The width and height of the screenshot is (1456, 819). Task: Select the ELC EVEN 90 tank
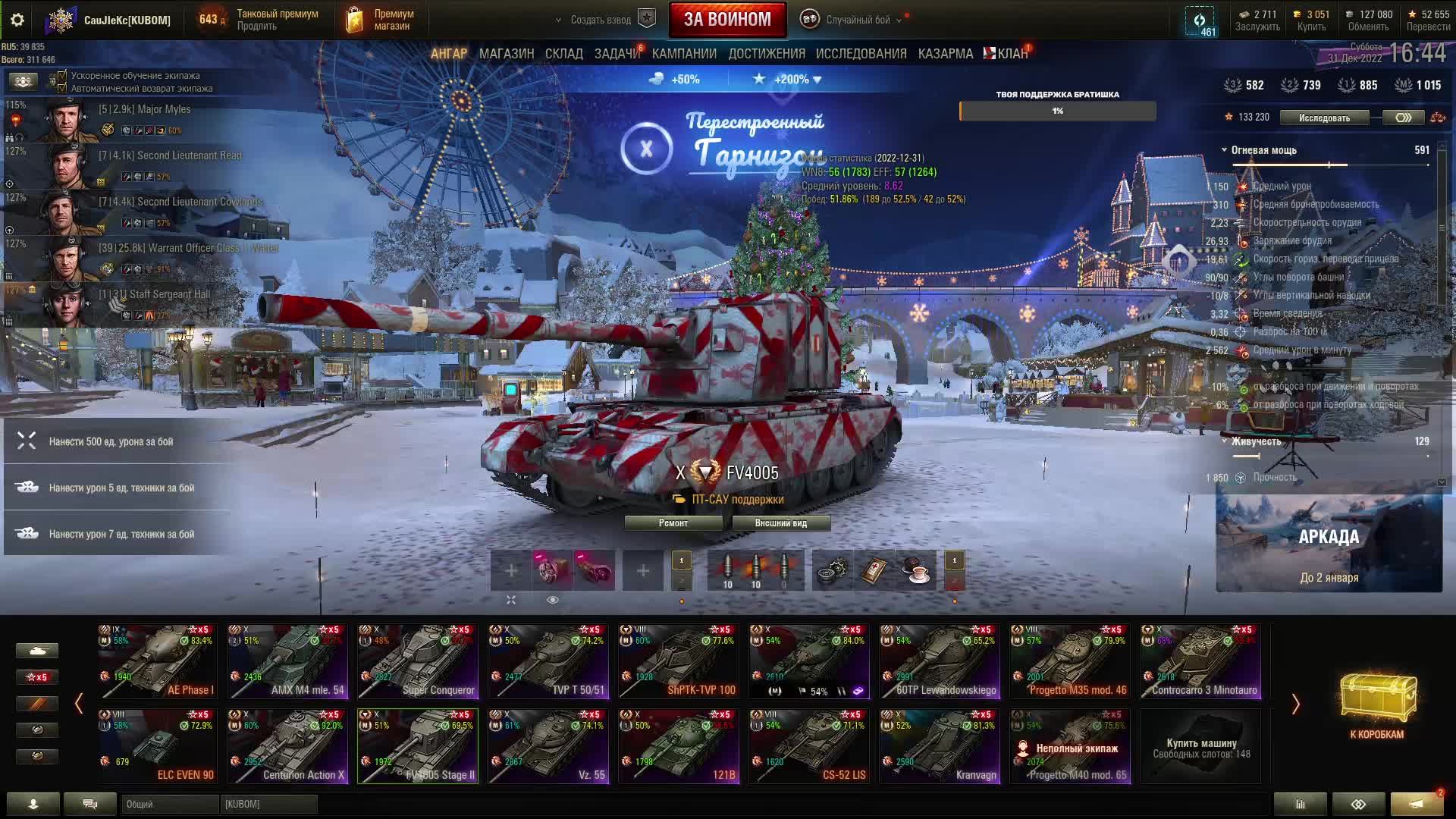pos(157,745)
